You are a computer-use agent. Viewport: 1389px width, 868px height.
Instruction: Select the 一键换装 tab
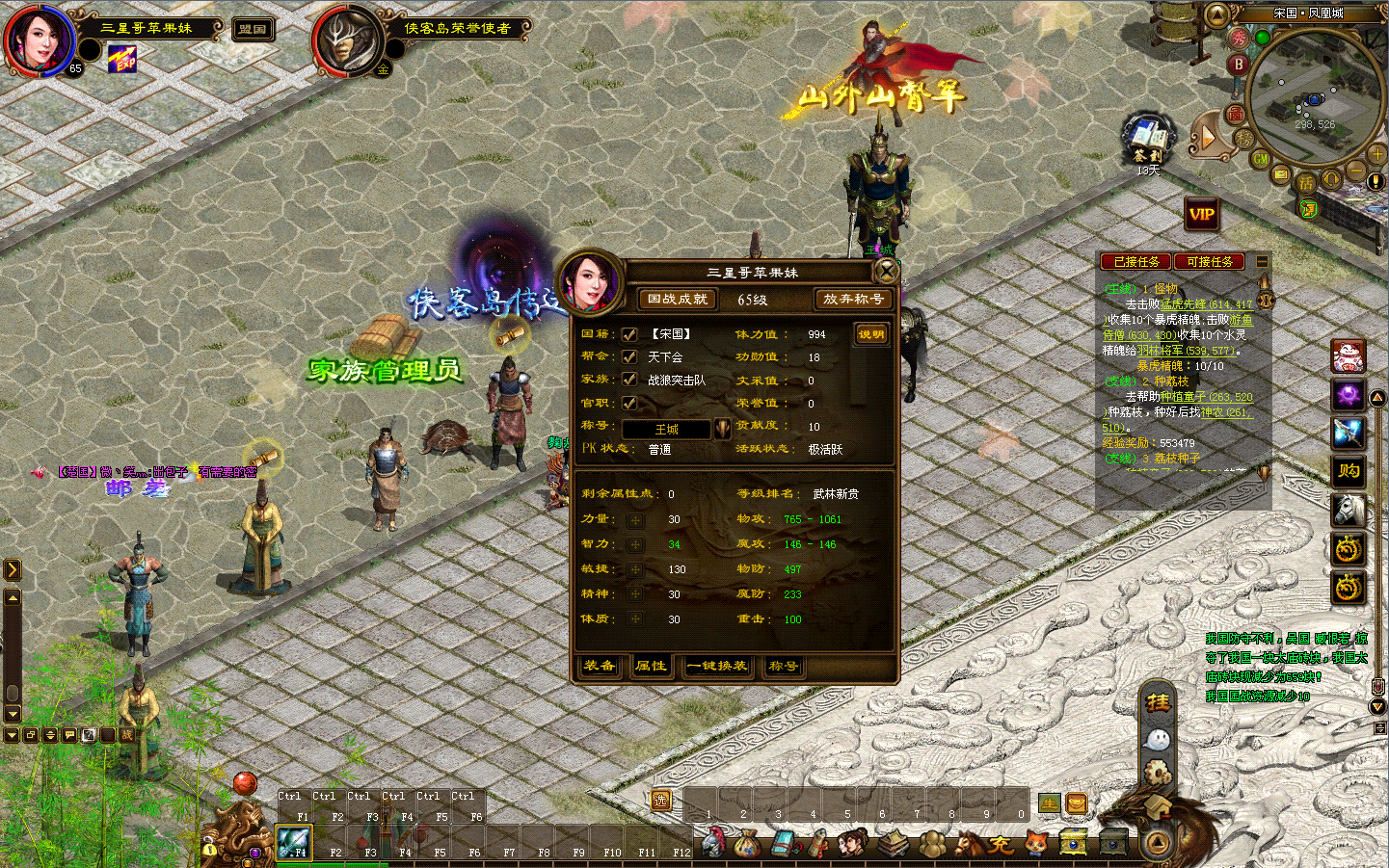pyautogui.click(x=717, y=666)
